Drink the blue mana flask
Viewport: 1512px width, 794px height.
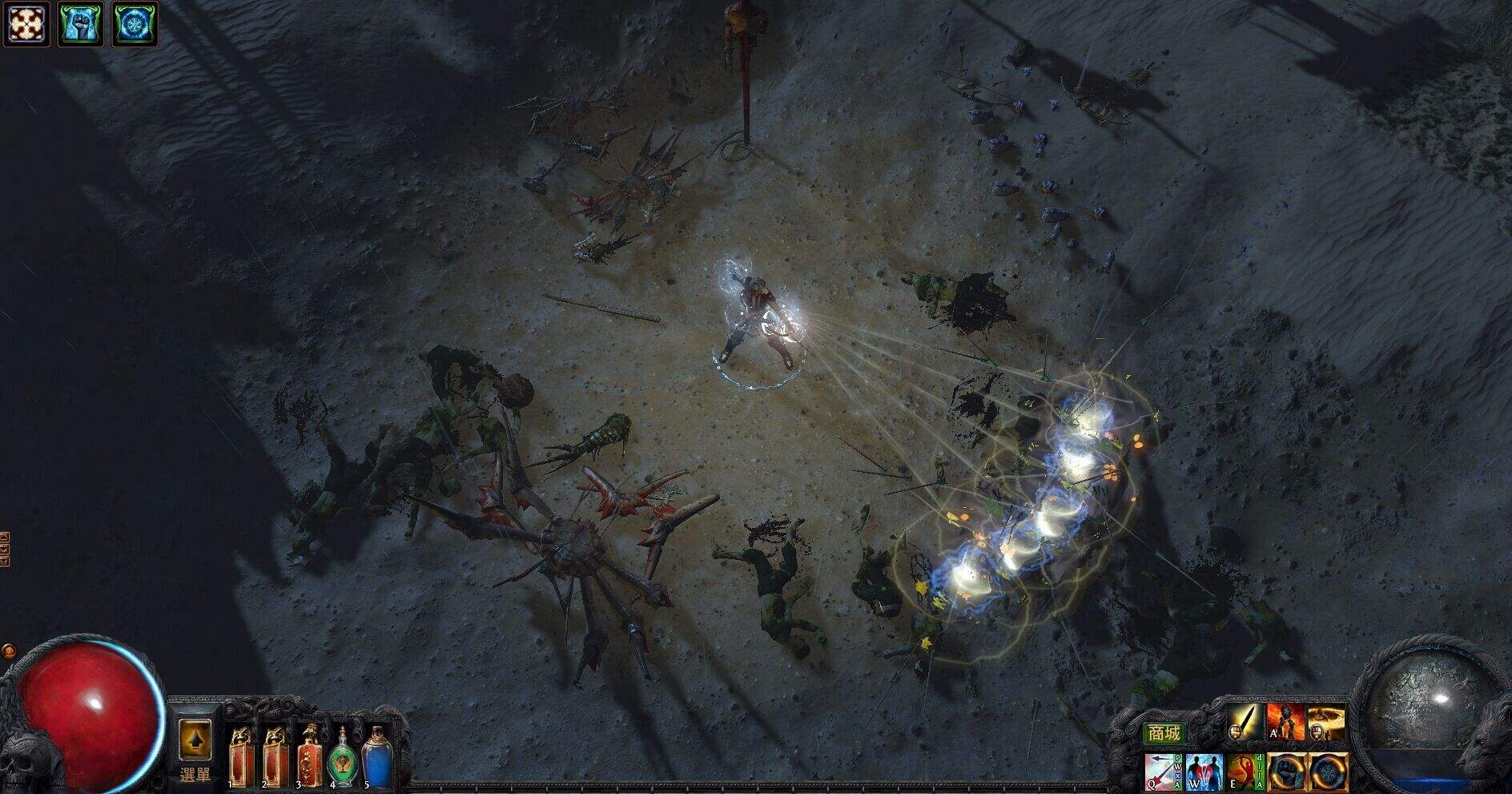click(x=376, y=758)
